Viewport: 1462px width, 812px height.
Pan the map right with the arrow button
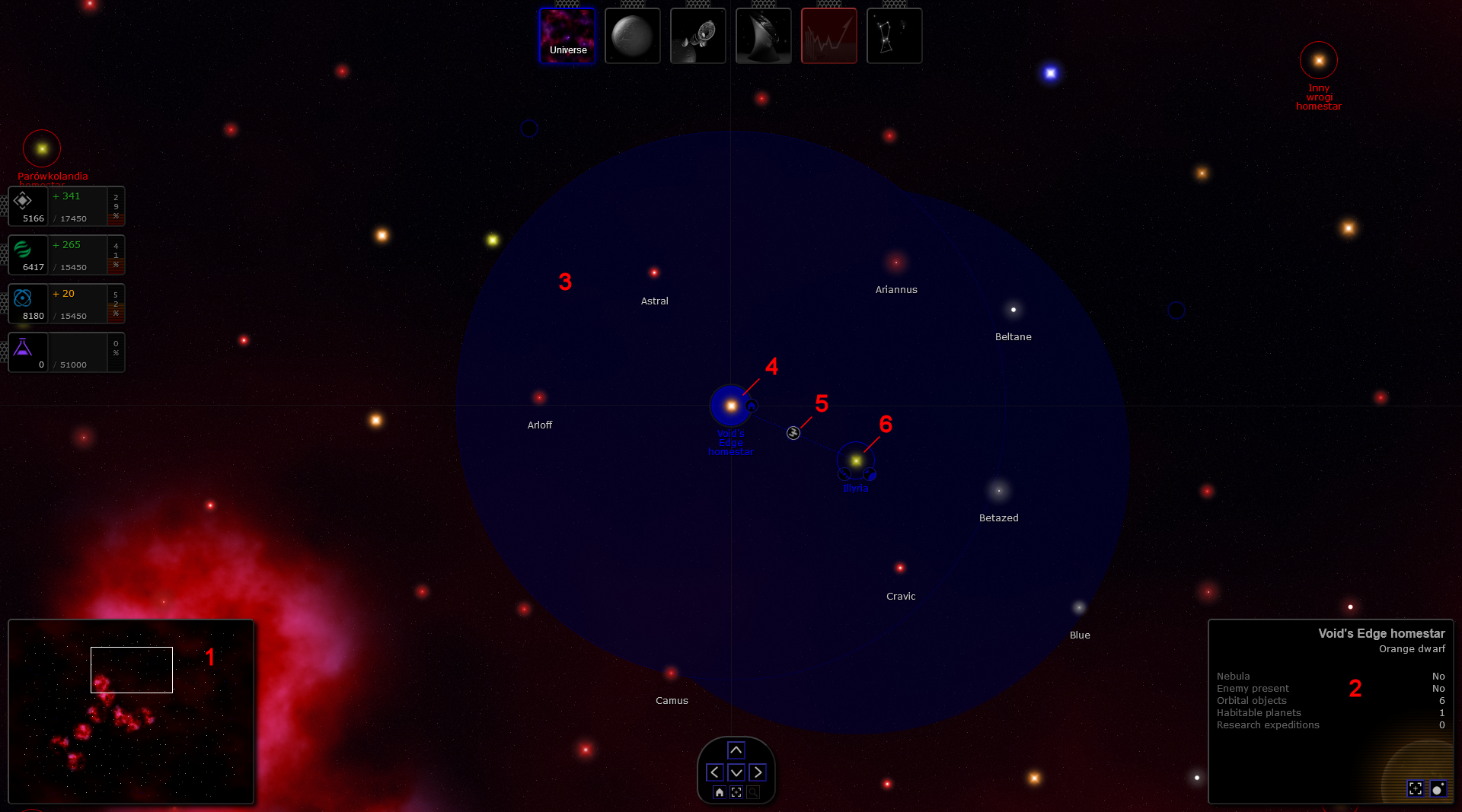[758, 772]
